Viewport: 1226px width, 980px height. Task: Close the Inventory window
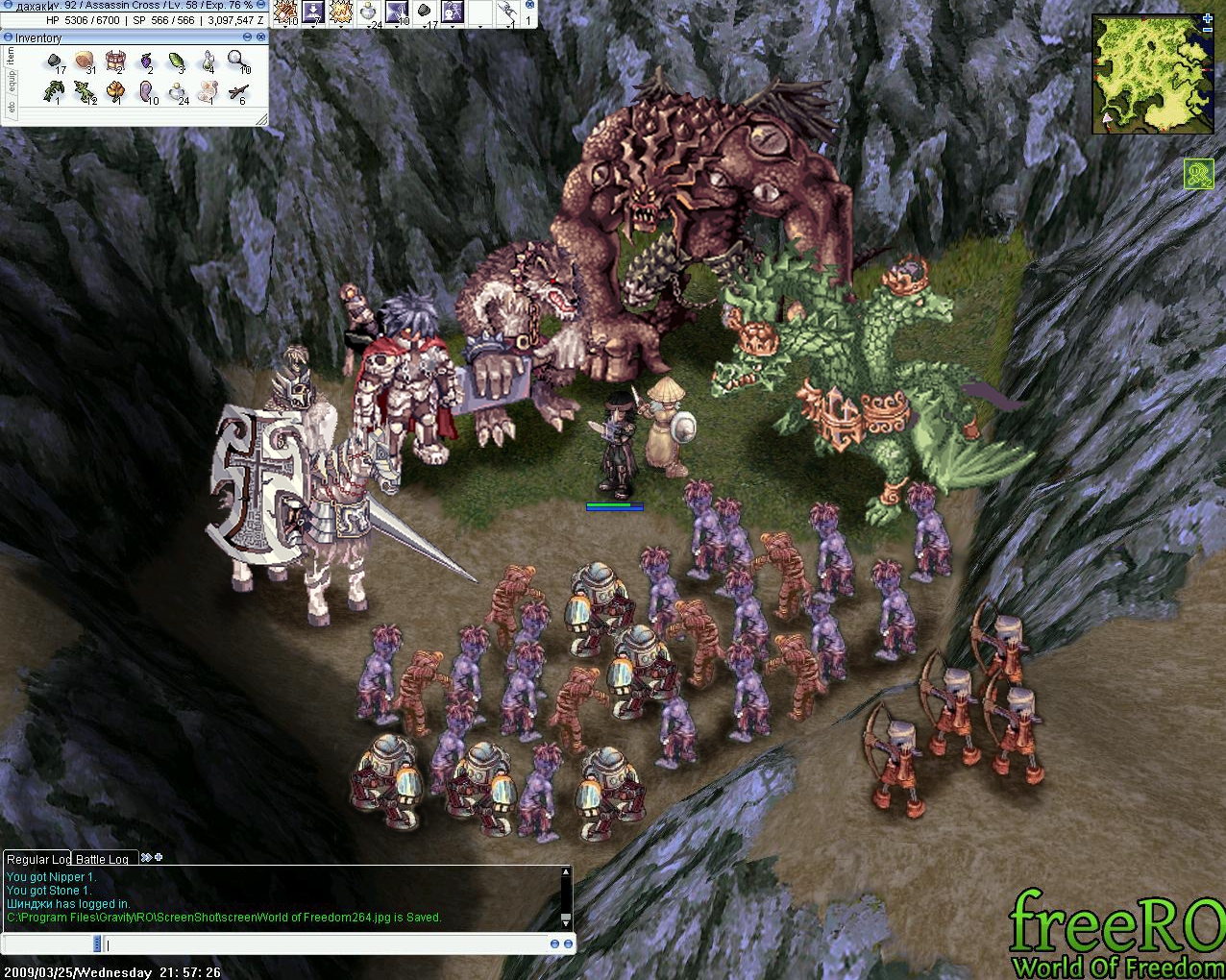click(261, 37)
